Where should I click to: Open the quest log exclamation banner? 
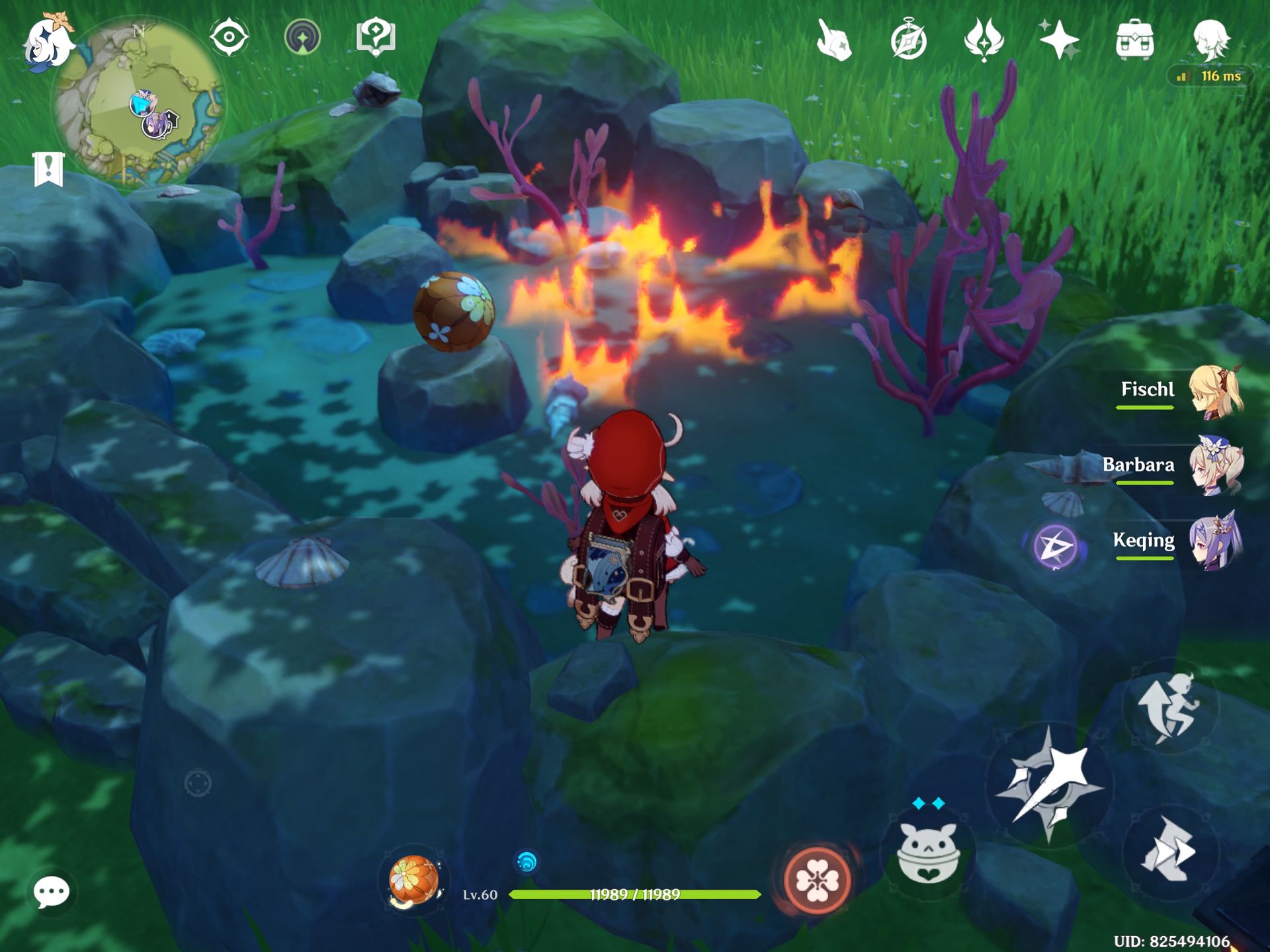(48, 169)
